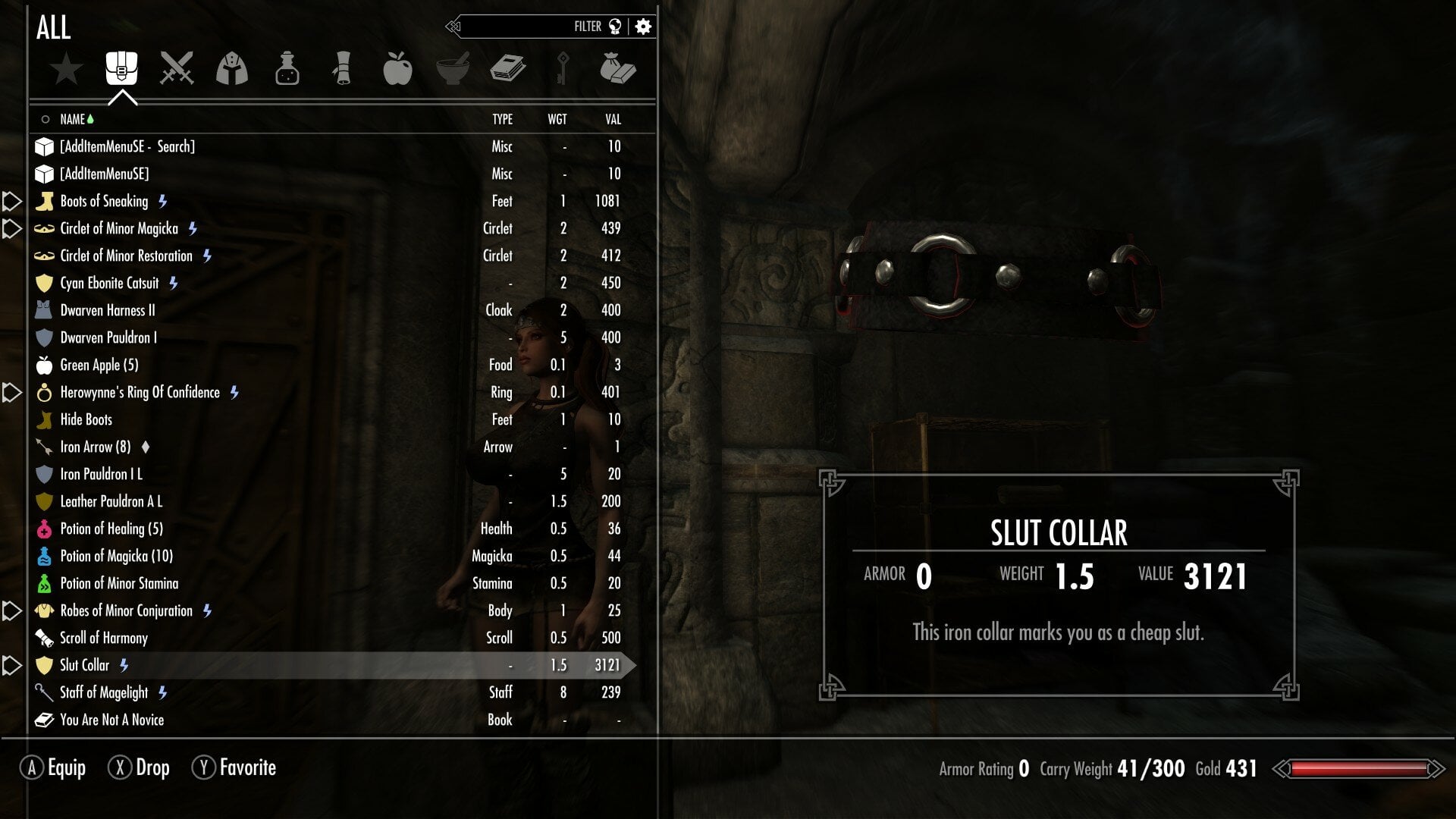Viewport: 1456px width, 819px height.
Task: Open the apparel helmet category tab
Action: click(232, 68)
